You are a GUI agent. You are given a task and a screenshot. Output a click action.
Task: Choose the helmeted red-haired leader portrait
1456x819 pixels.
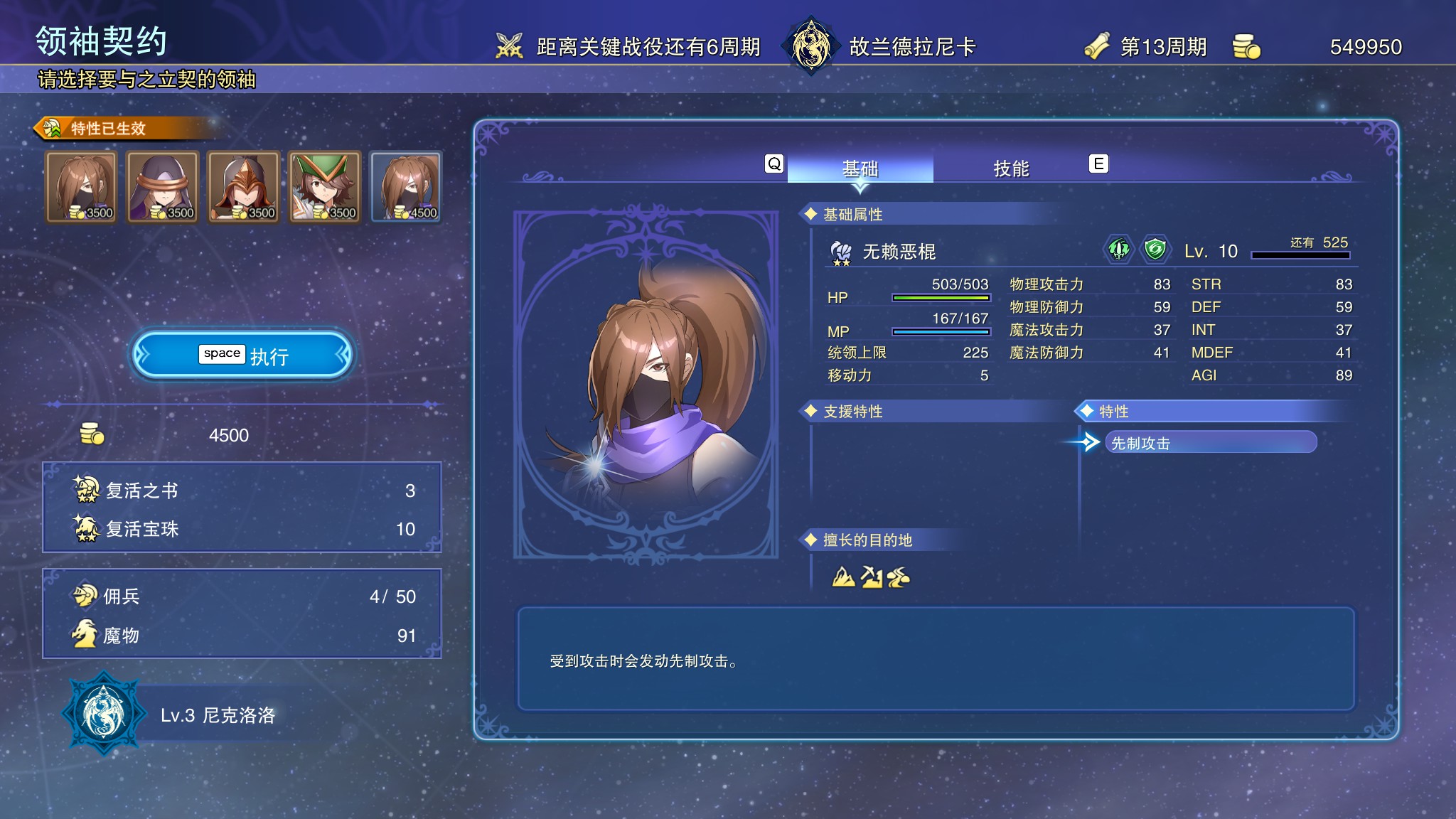click(x=243, y=187)
